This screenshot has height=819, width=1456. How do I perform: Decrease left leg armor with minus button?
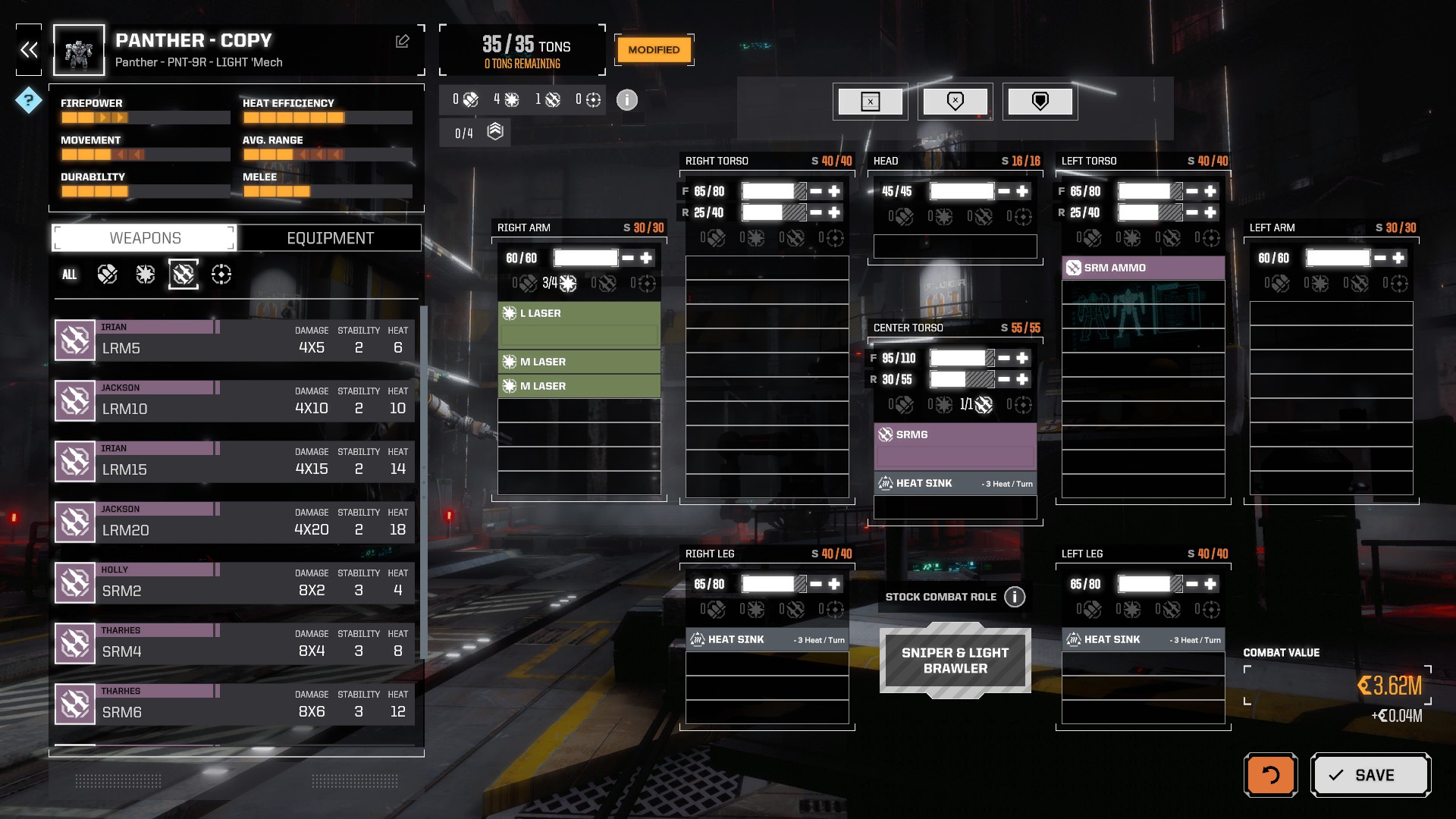[1192, 584]
